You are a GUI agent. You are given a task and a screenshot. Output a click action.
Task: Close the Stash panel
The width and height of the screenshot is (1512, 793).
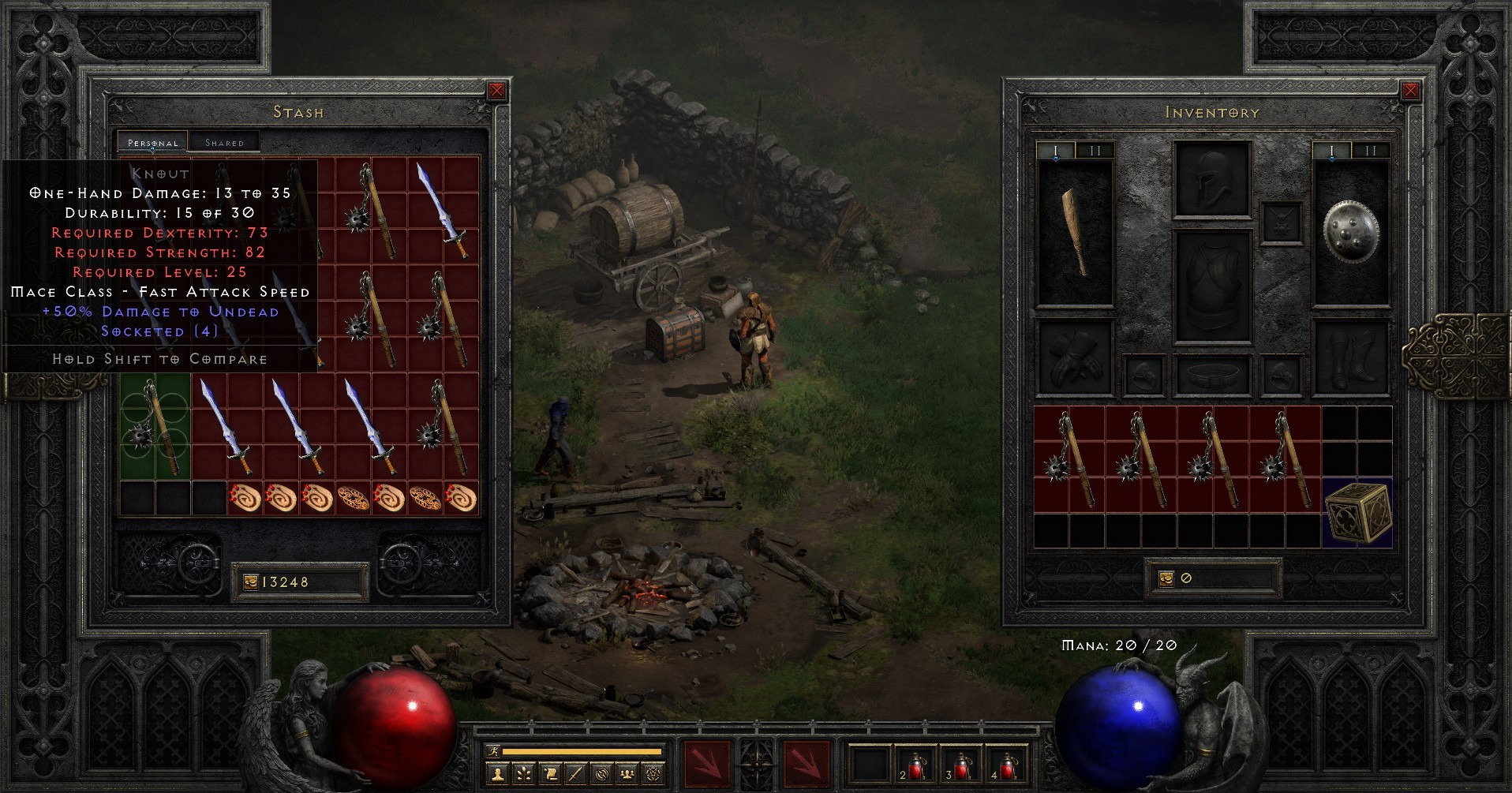coord(496,91)
